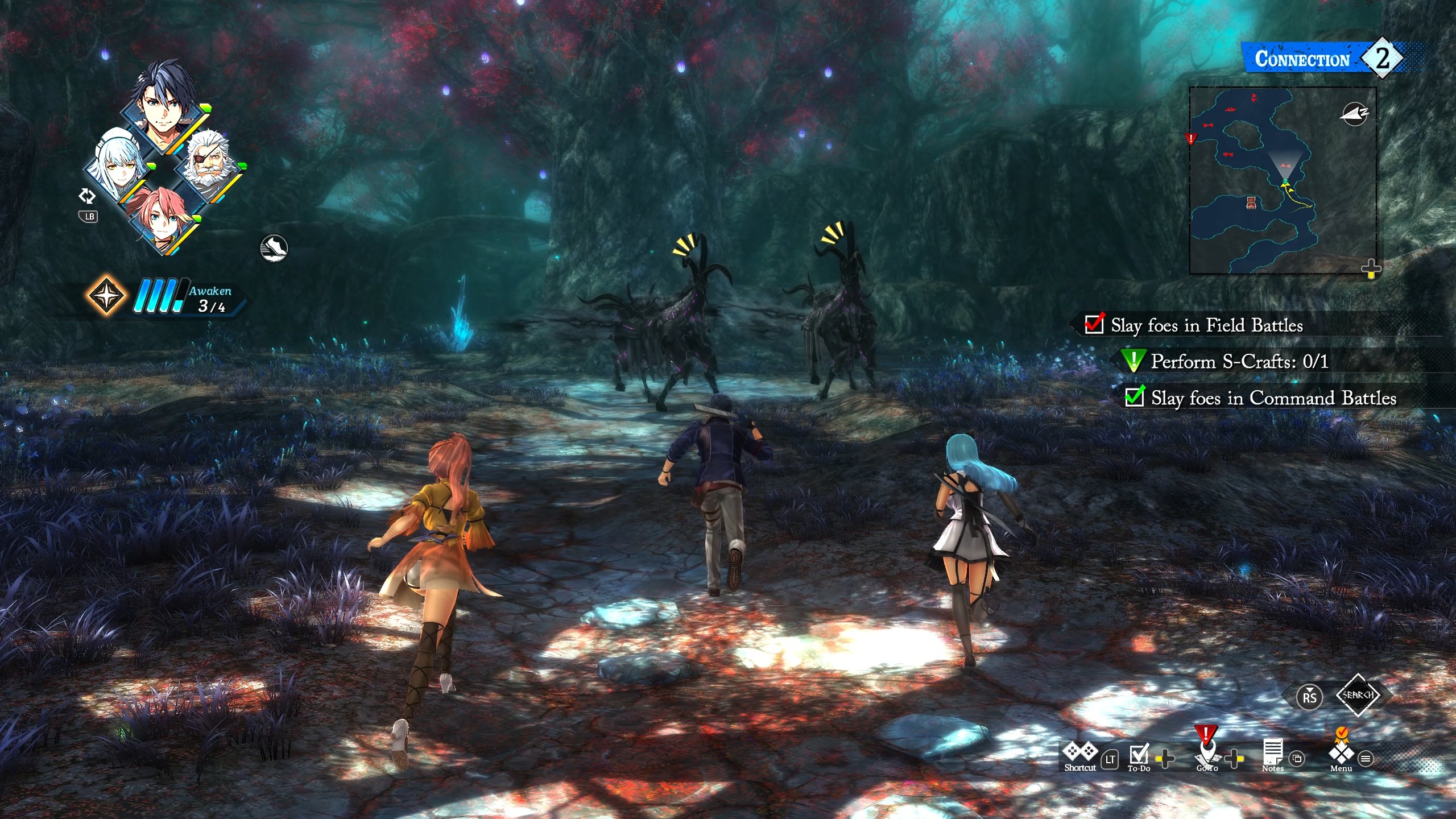Screen dimensions: 1456x819
Task: Open the main Menu
Action: click(x=1341, y=754)
